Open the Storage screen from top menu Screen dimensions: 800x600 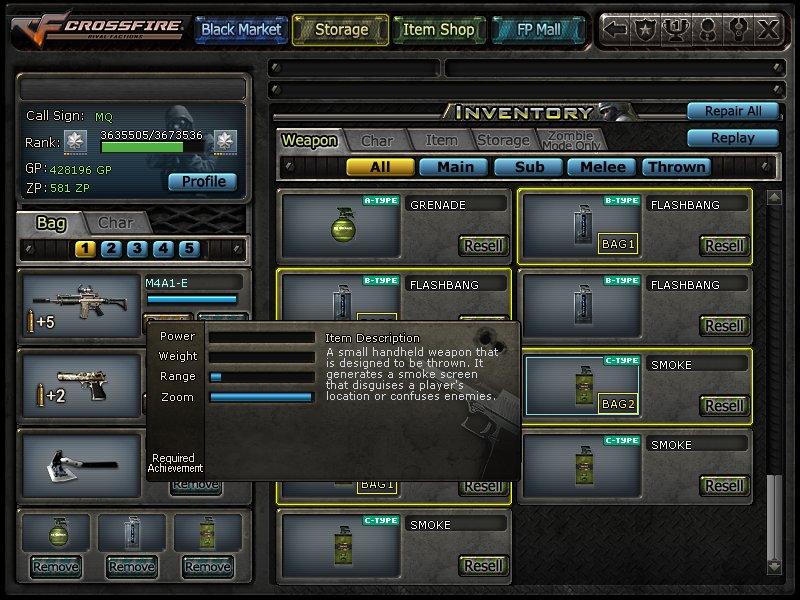[x=341, y=30]
